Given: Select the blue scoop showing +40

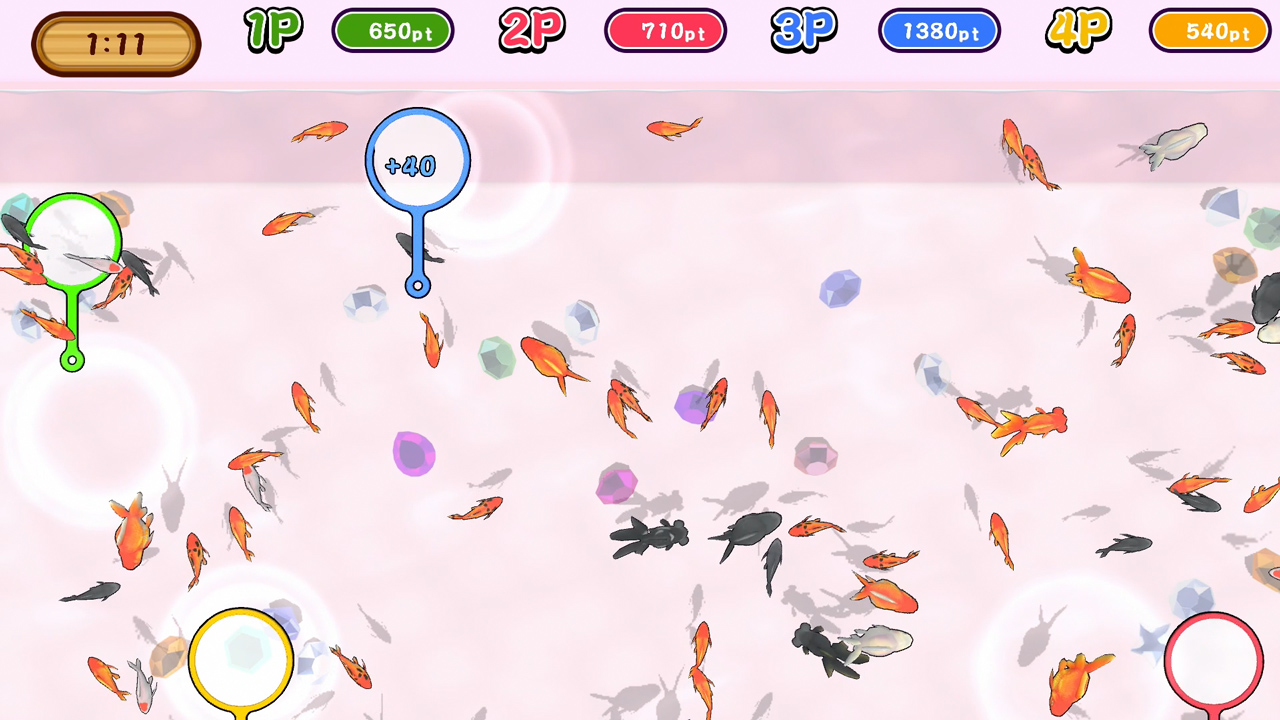Looking at the screenshot, I should point(416,165).
